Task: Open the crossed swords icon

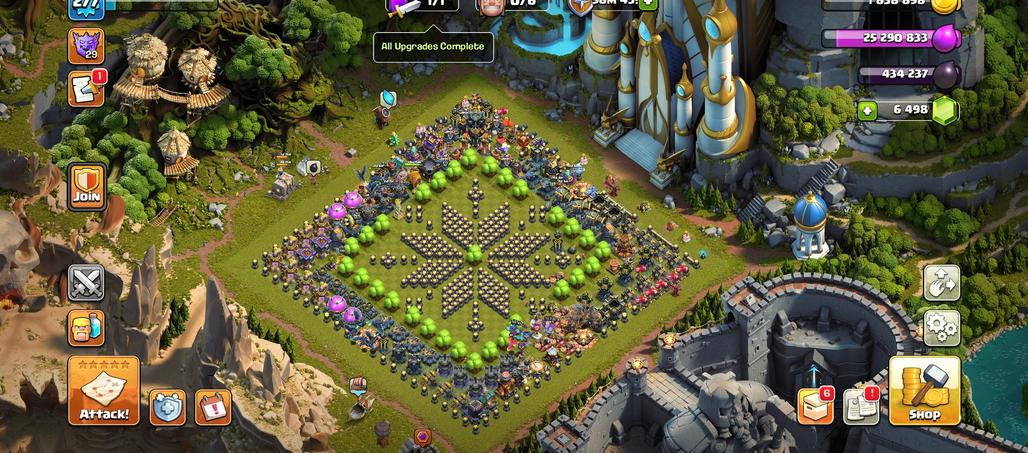Action: [x=87, y=283]
